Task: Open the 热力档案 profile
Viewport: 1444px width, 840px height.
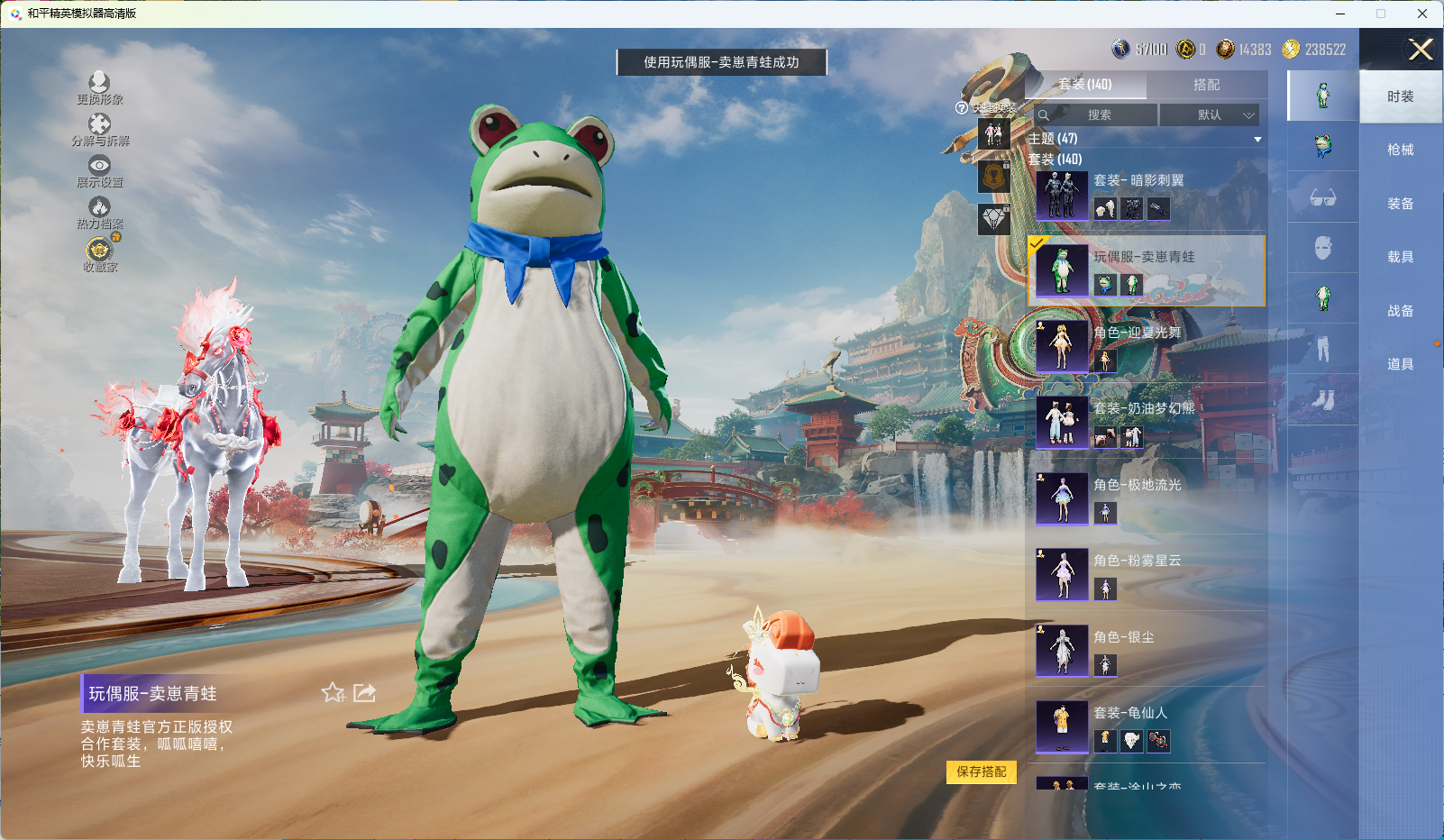Action: click(99, 212)
